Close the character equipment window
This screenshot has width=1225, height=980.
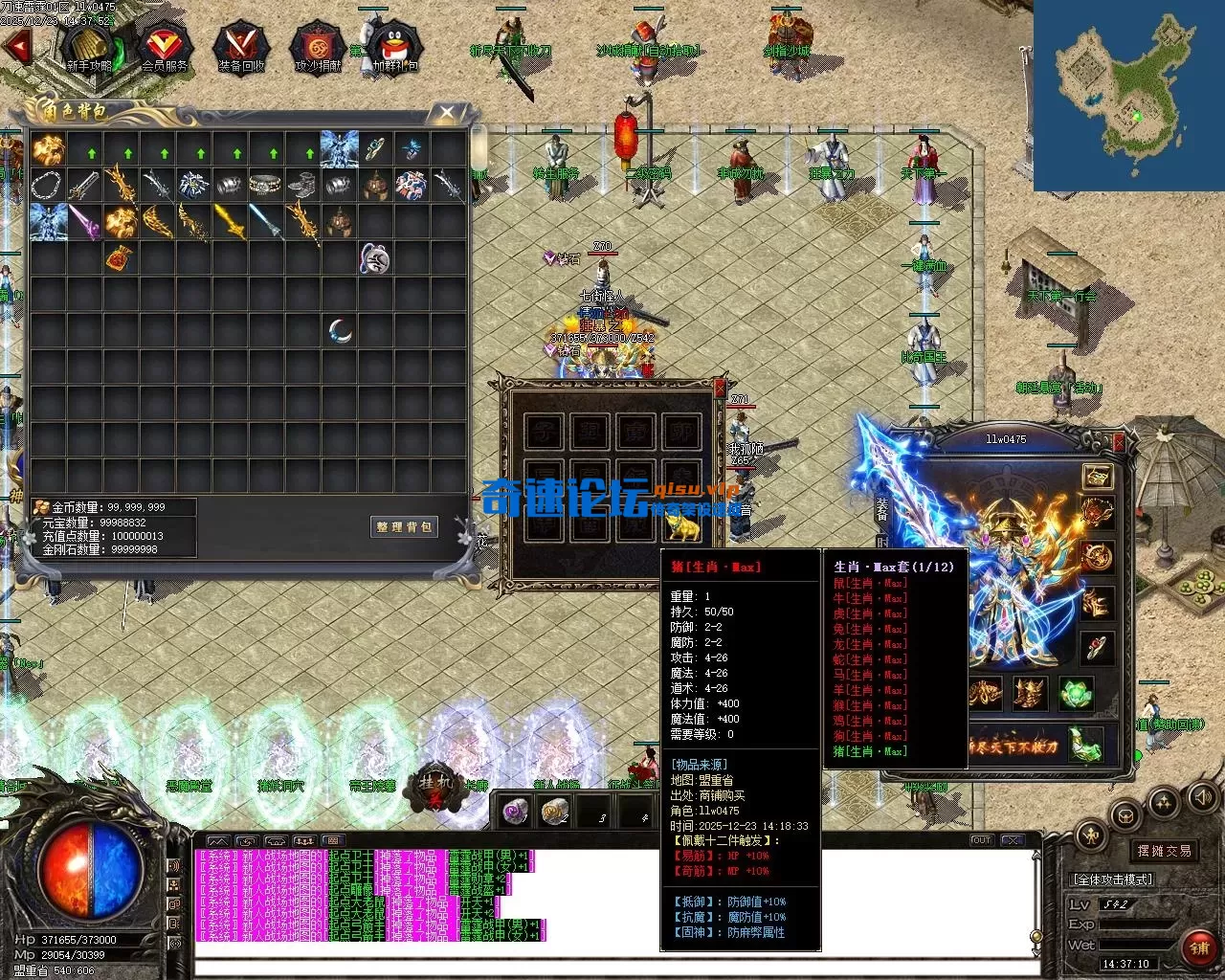[x=1119, y=442]
